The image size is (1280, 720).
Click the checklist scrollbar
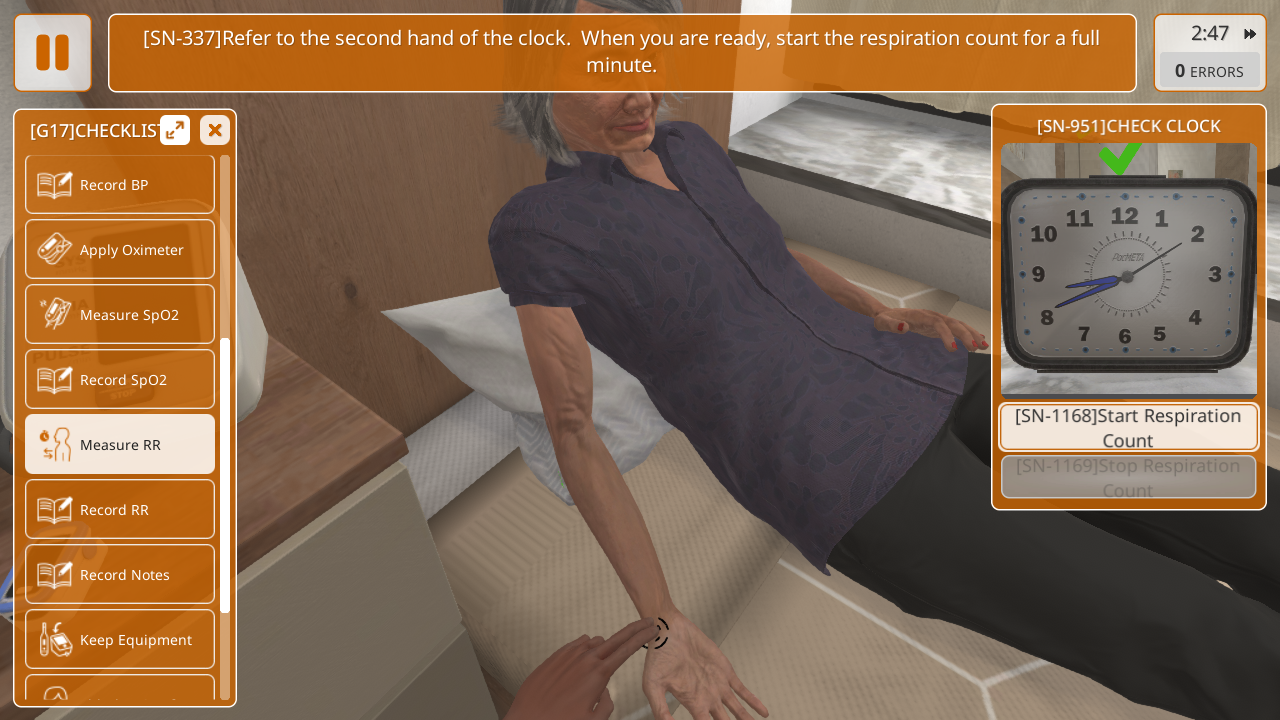click(225, 475)
